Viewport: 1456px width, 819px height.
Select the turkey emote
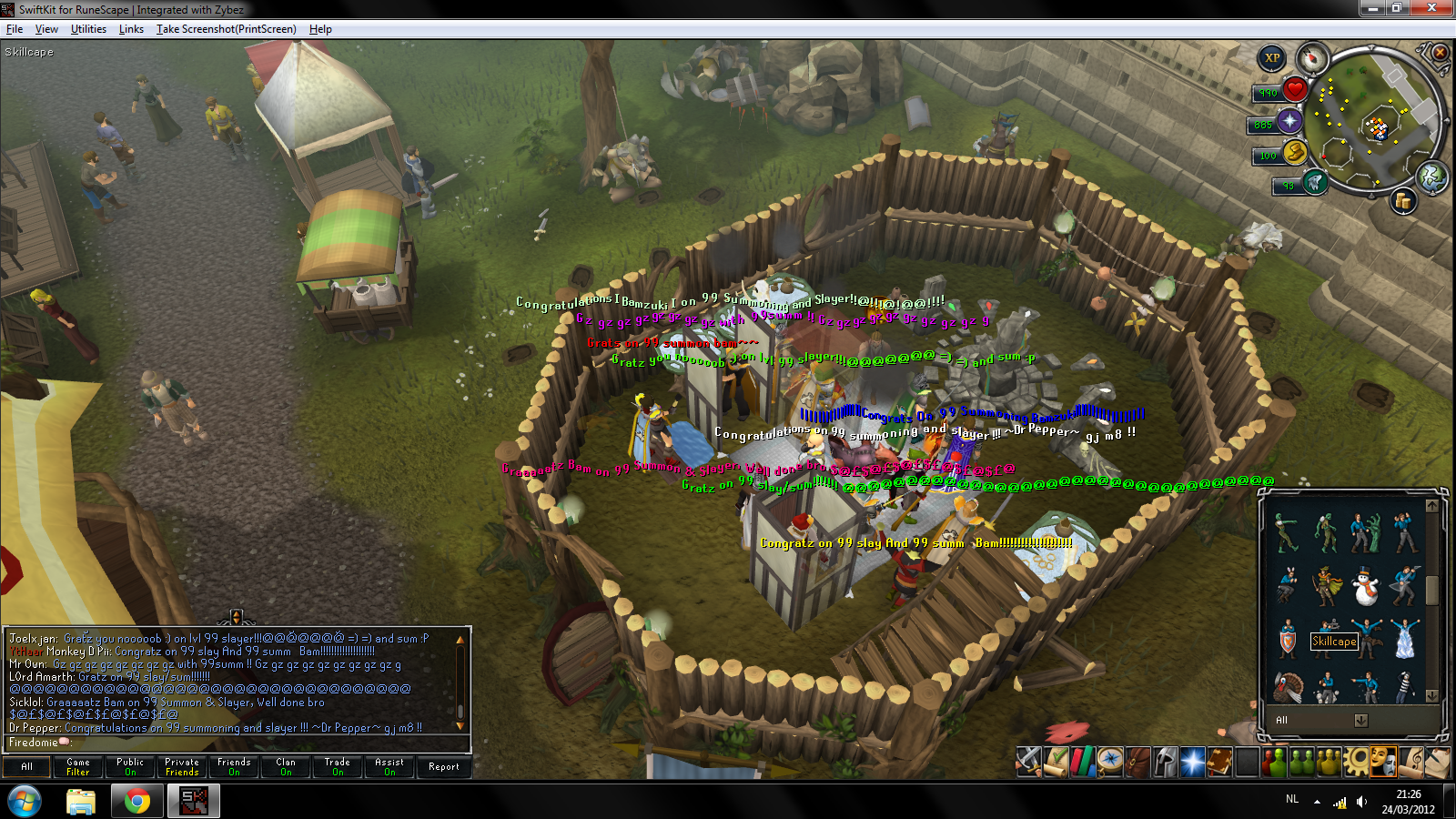(1288, 688)
